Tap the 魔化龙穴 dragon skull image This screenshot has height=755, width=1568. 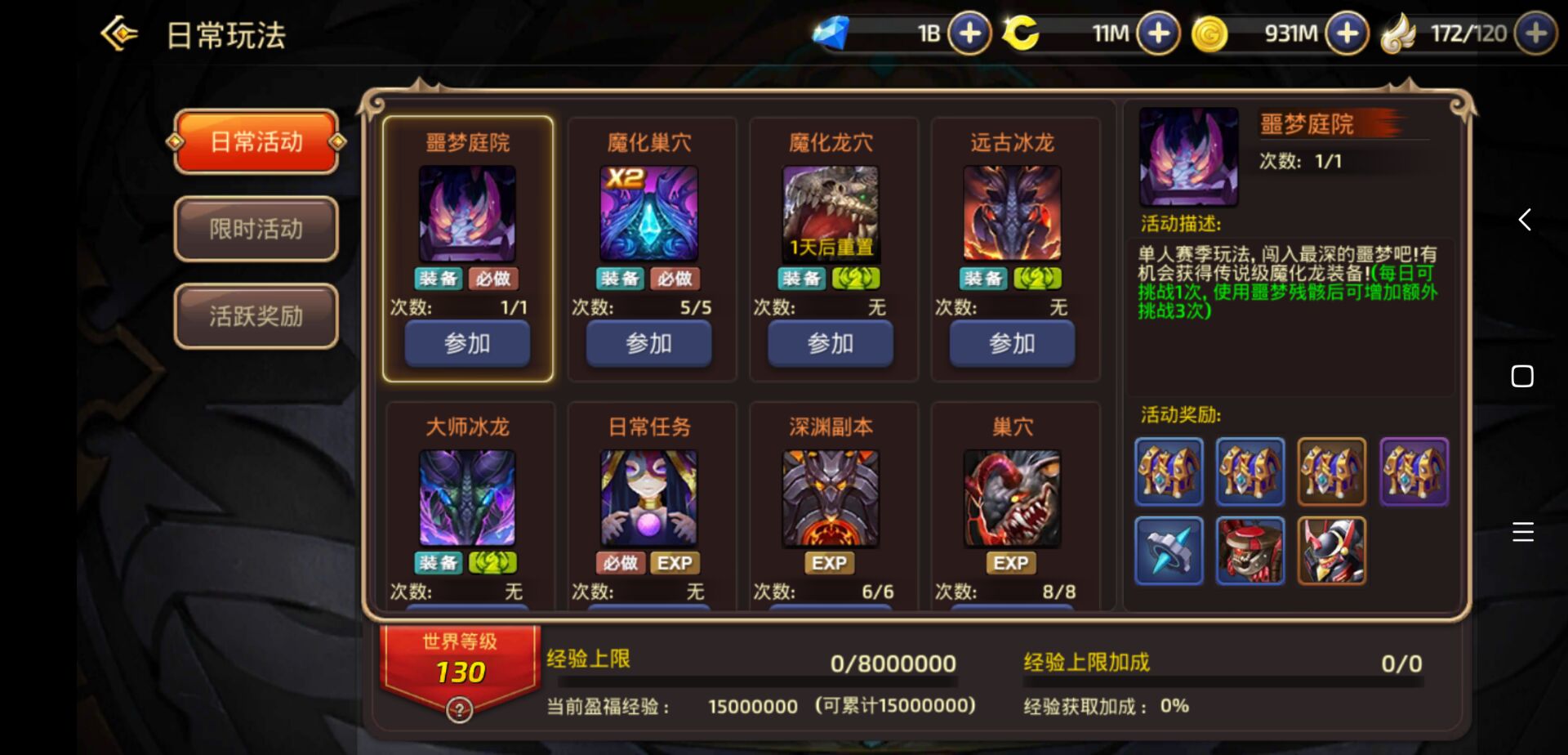coord(831,214)
